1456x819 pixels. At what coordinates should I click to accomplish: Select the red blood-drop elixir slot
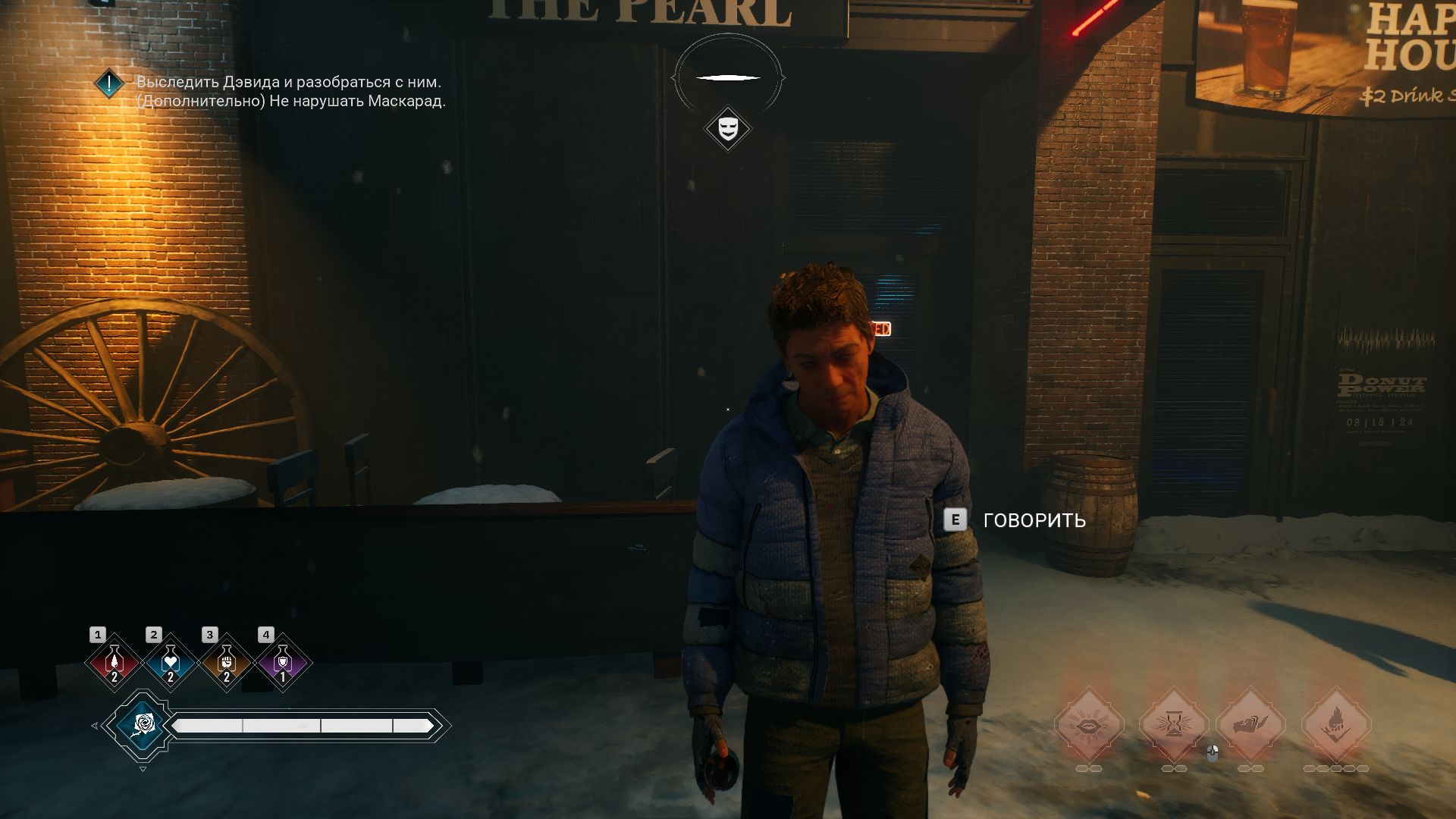click(x=115, y=664)
